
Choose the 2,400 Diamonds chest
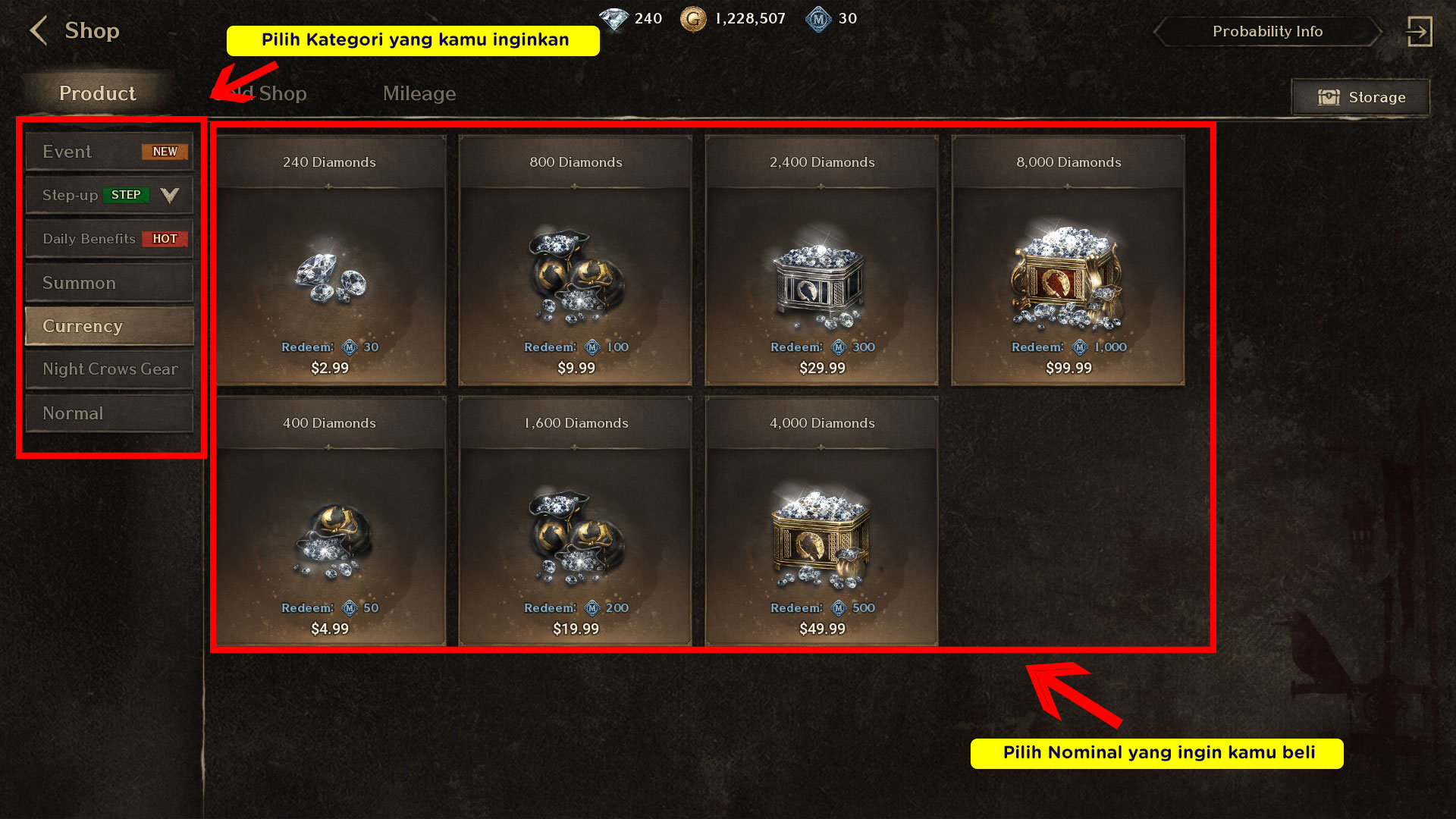click(822, 260)
